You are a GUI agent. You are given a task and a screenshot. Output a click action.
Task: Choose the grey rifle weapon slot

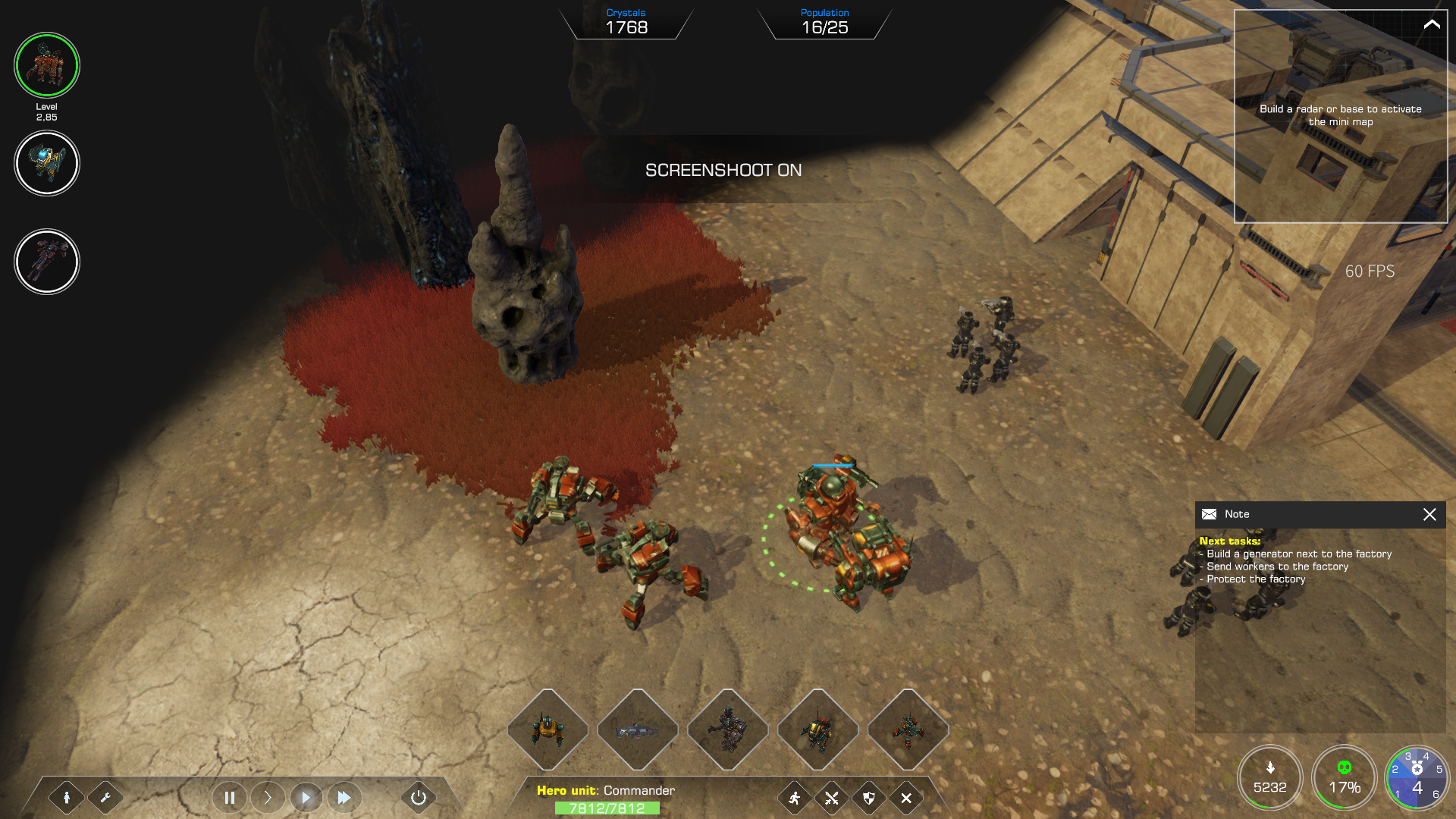pyautogui.click(x=638, y=730)
